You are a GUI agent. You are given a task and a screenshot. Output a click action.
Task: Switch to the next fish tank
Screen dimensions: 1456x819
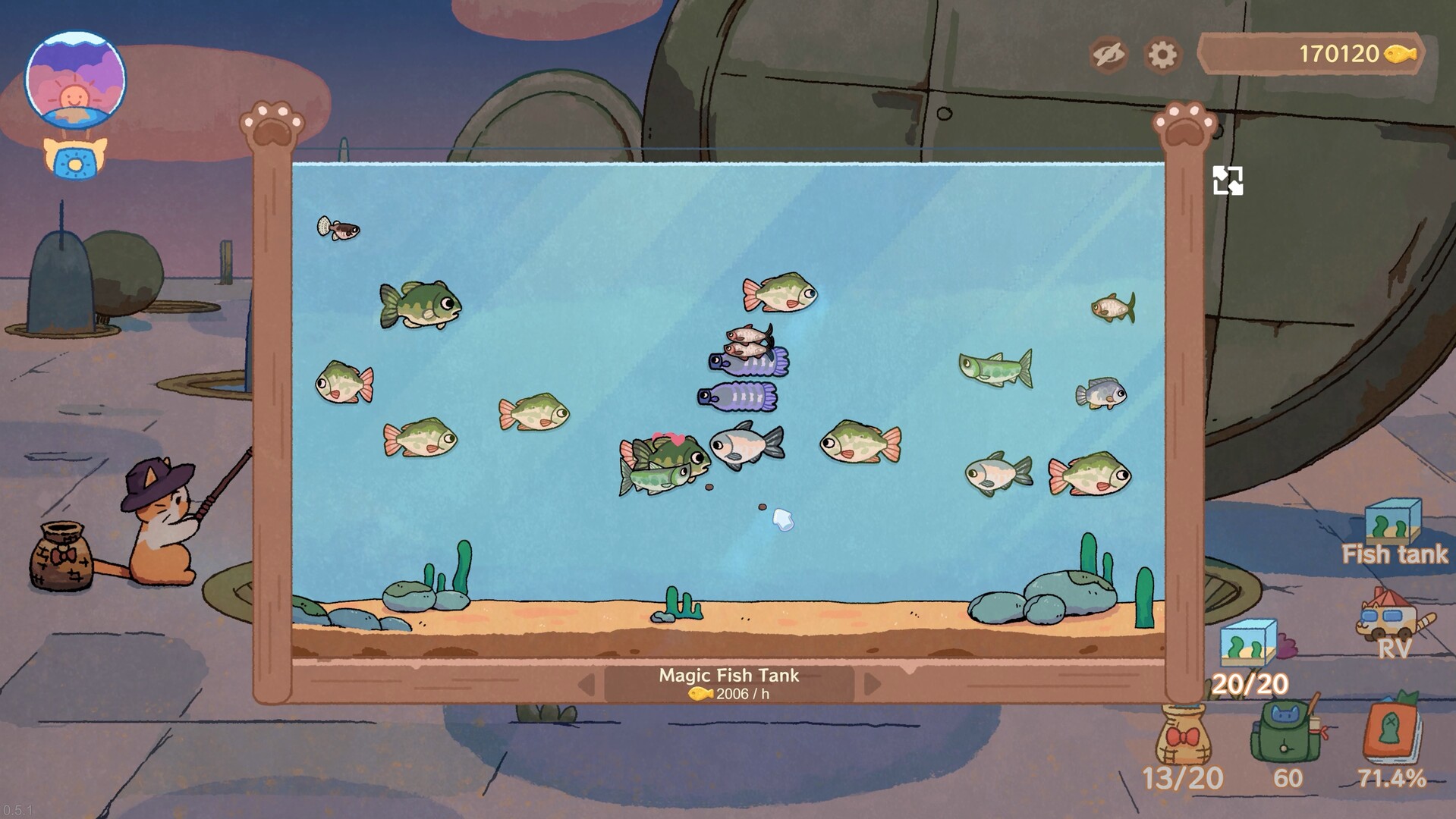[x=872, y=684]
